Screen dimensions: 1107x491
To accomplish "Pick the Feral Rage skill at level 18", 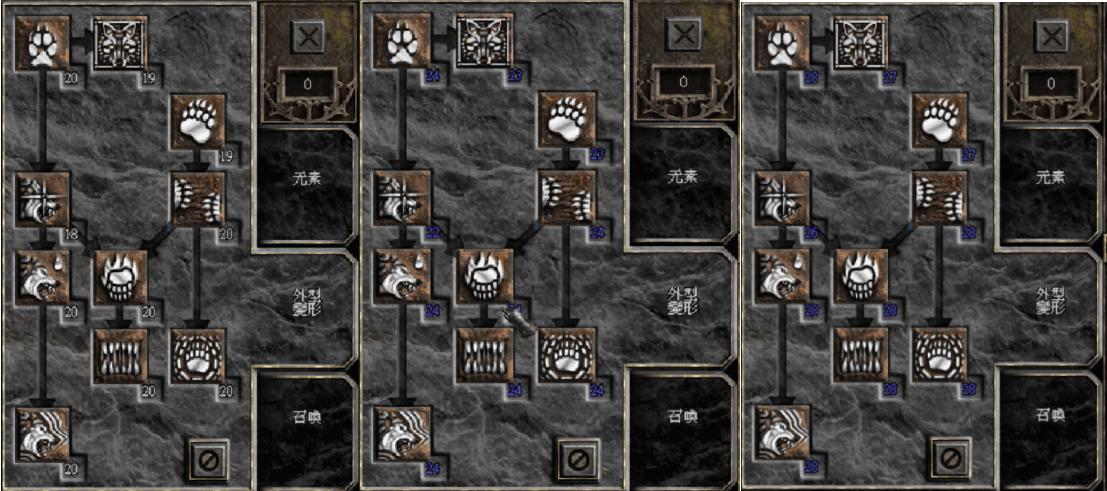I will pyautogui.click(x=42, y=198).
